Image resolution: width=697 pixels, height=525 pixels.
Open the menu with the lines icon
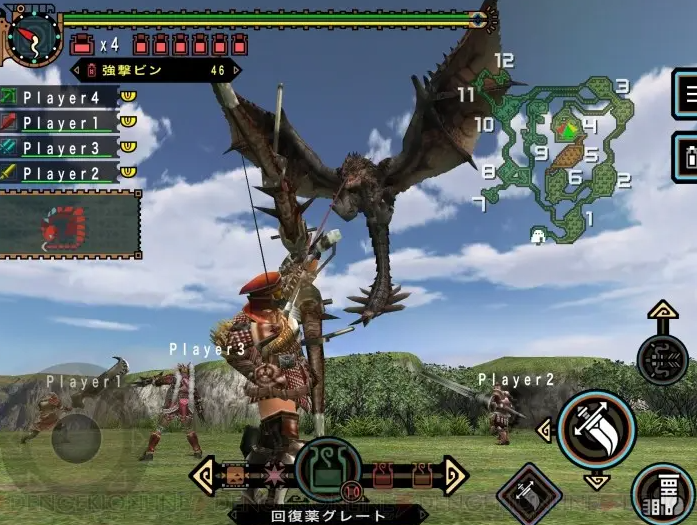pyautogui.click(x=686, y=94)
